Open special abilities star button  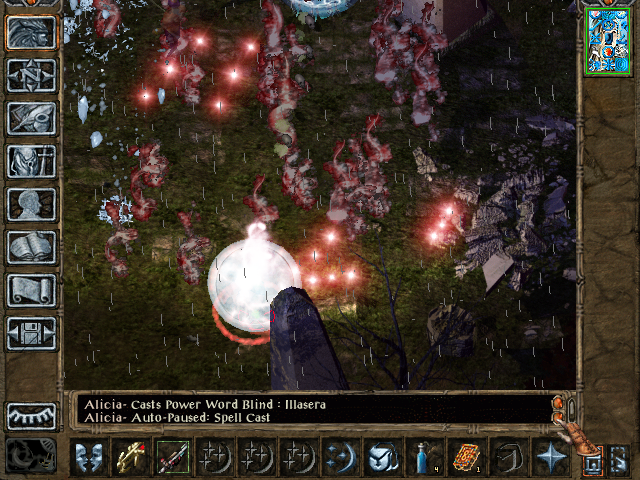(x=550, y=457)
